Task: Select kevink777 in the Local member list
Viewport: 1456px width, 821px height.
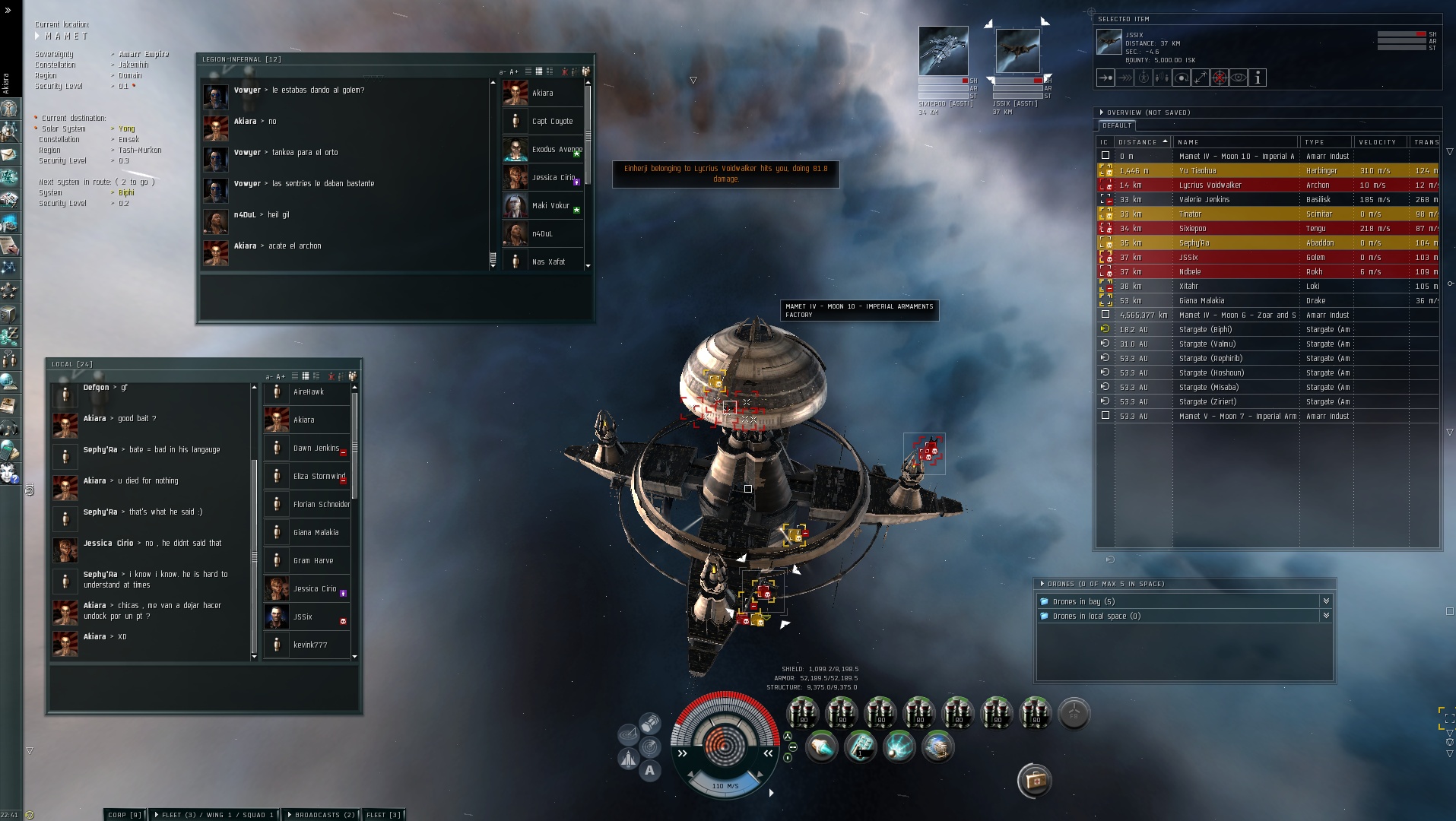Action: click(310, 645)
